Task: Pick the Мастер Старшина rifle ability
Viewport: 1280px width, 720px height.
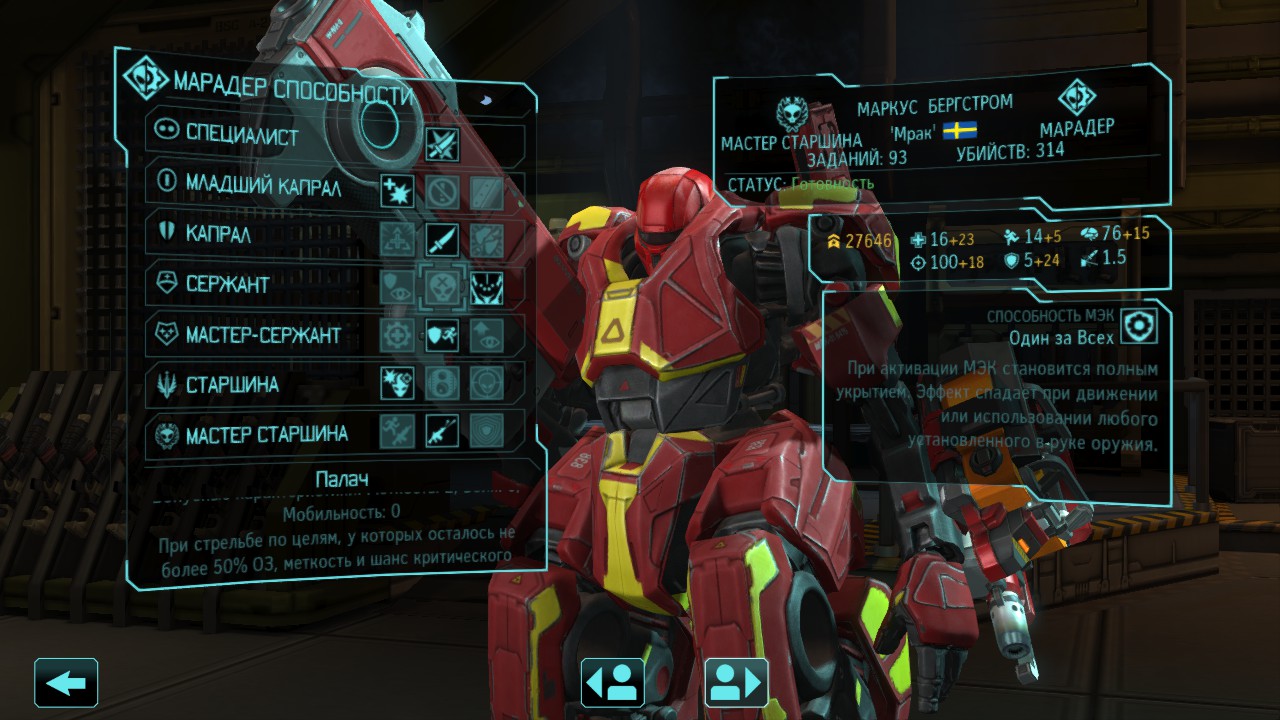Action: (441, 432)
